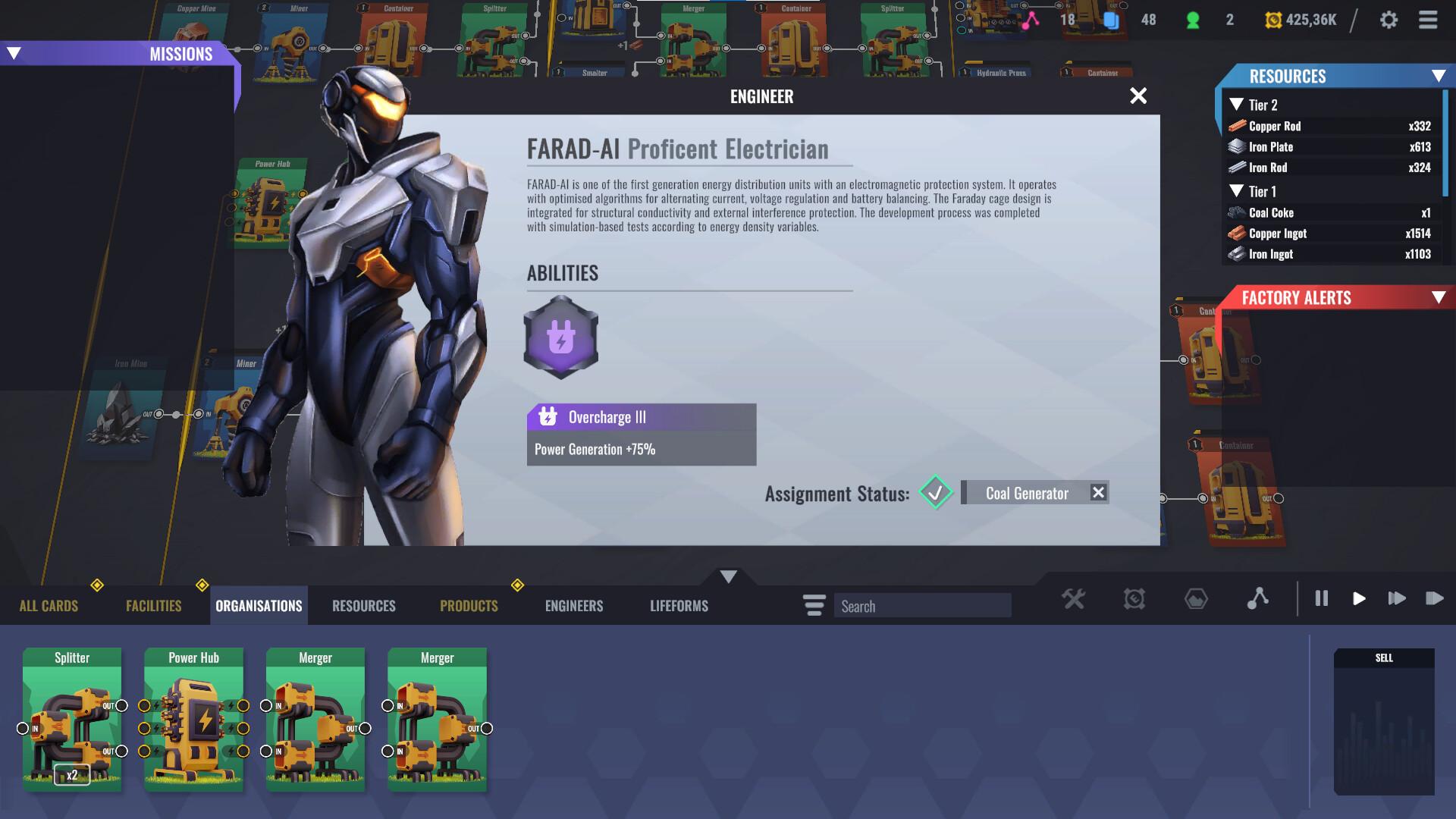
Task: Click the filter icon beside the search bar
Action: tap(813, 605)
